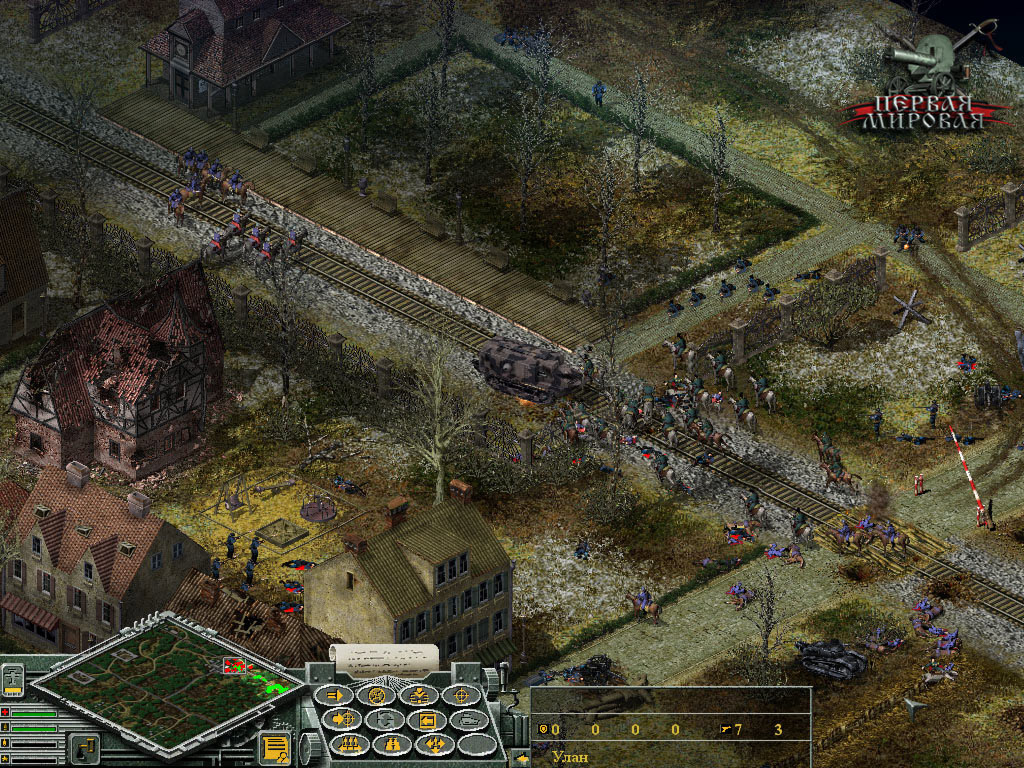Viewport: 1024px width, 768px height.
Task: Activate the spread-arrows scatter command
Action: pyautogui.click(x=436, y=744)
